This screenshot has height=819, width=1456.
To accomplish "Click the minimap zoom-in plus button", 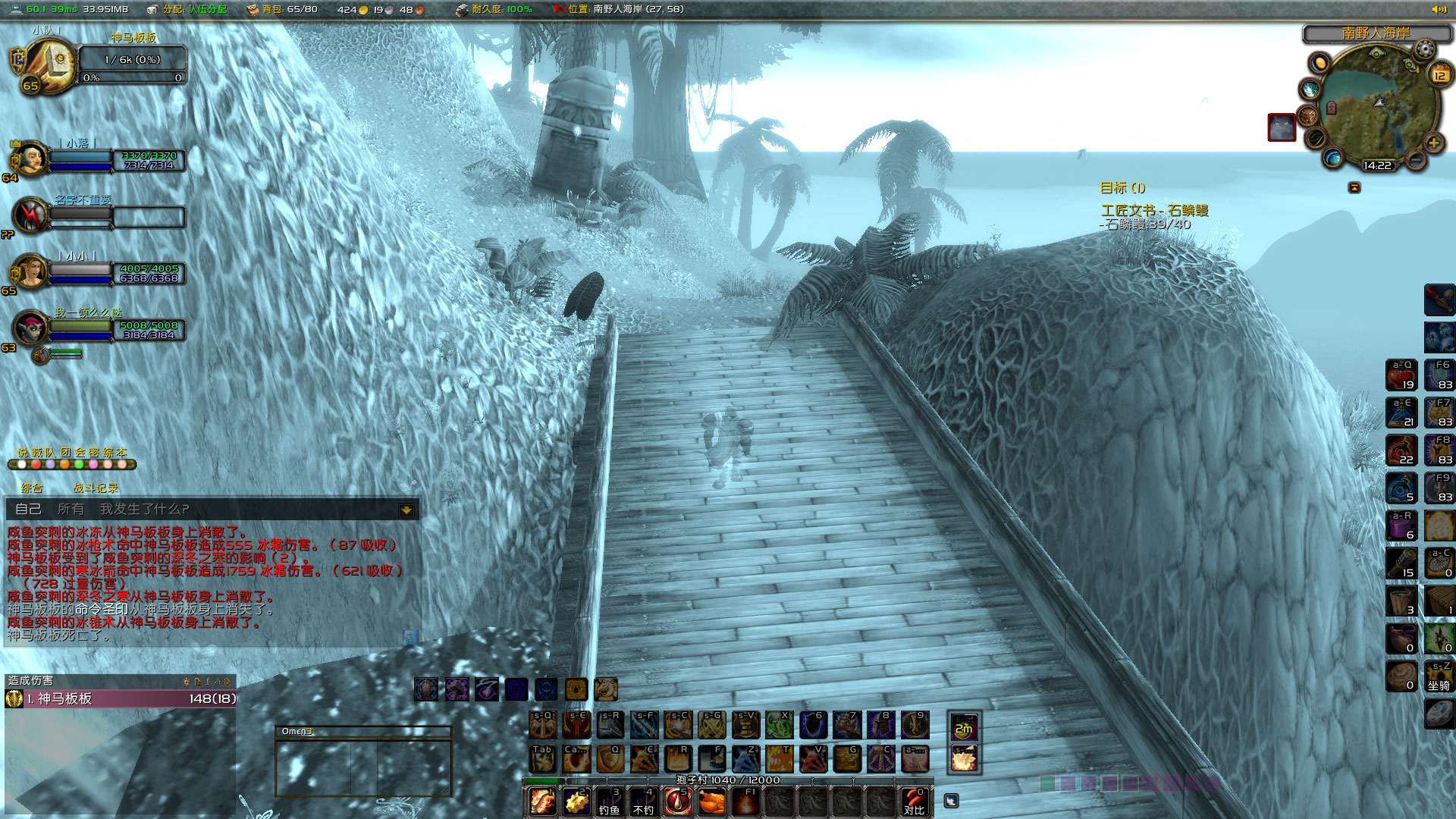I will click(x=1433, y=141).
